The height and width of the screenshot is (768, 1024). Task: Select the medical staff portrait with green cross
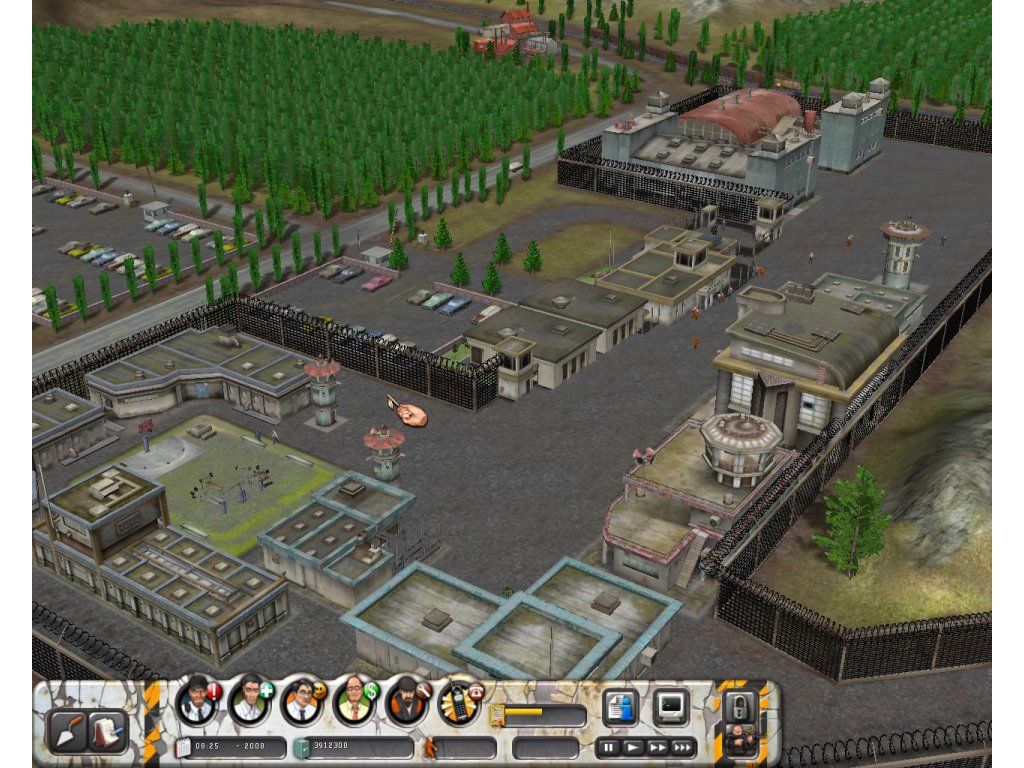[x=248, y=701]
